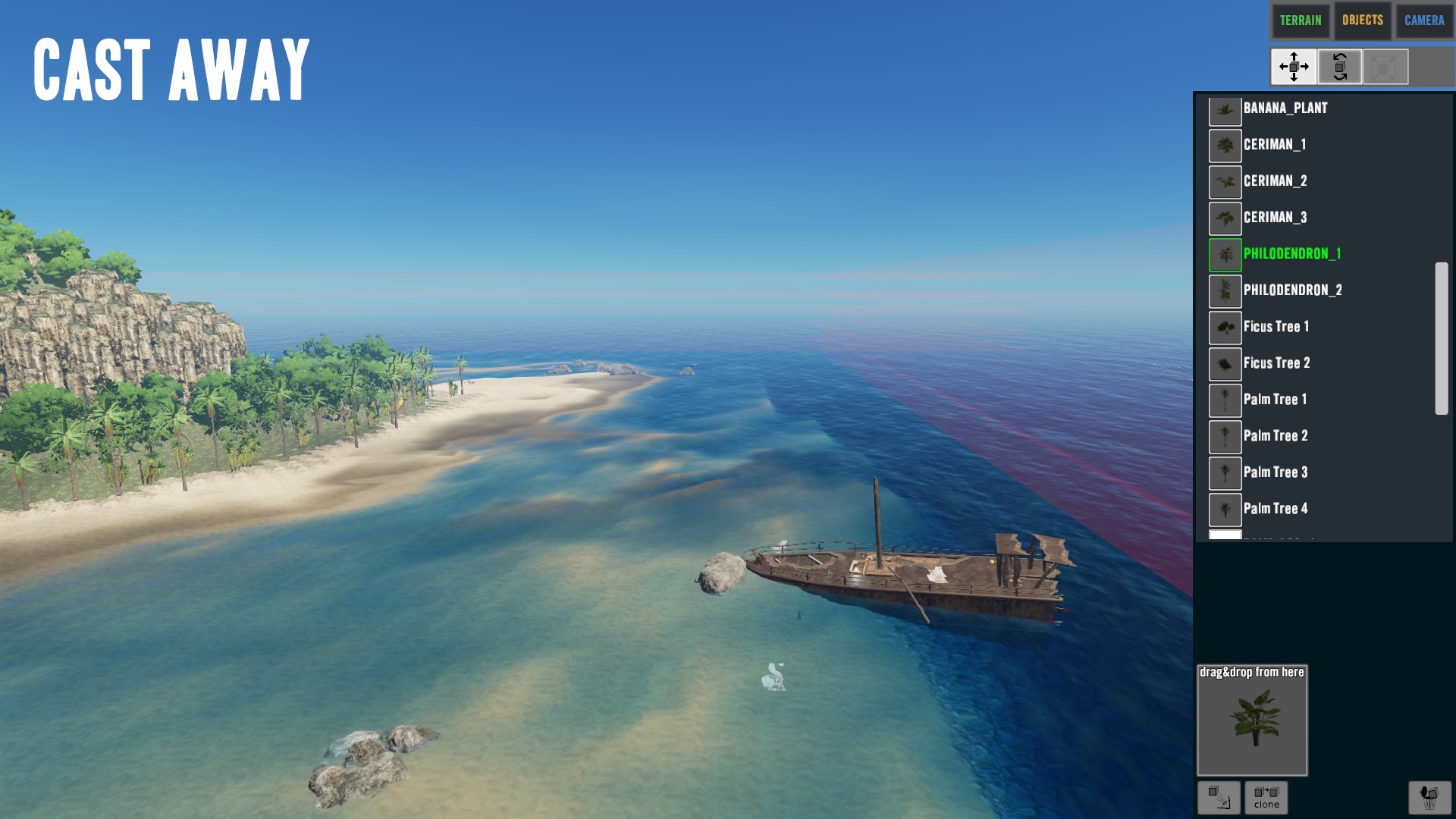Select Palm Tree 3 in the list
The height and width of the screenshot is (819, 1456).
coord(1275,472)
